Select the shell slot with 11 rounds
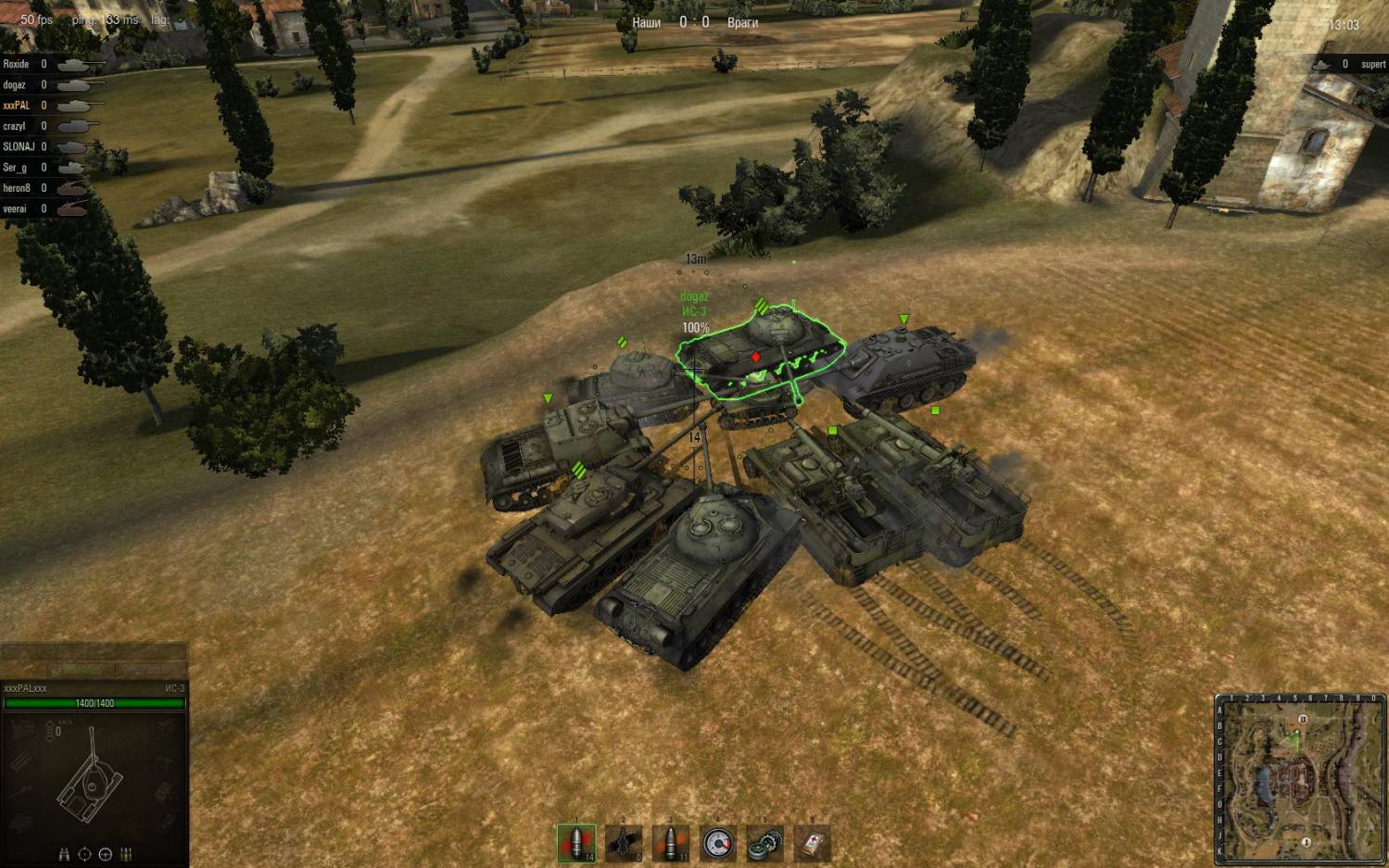The image size is (1389, 868). click(x=671, y=844)
